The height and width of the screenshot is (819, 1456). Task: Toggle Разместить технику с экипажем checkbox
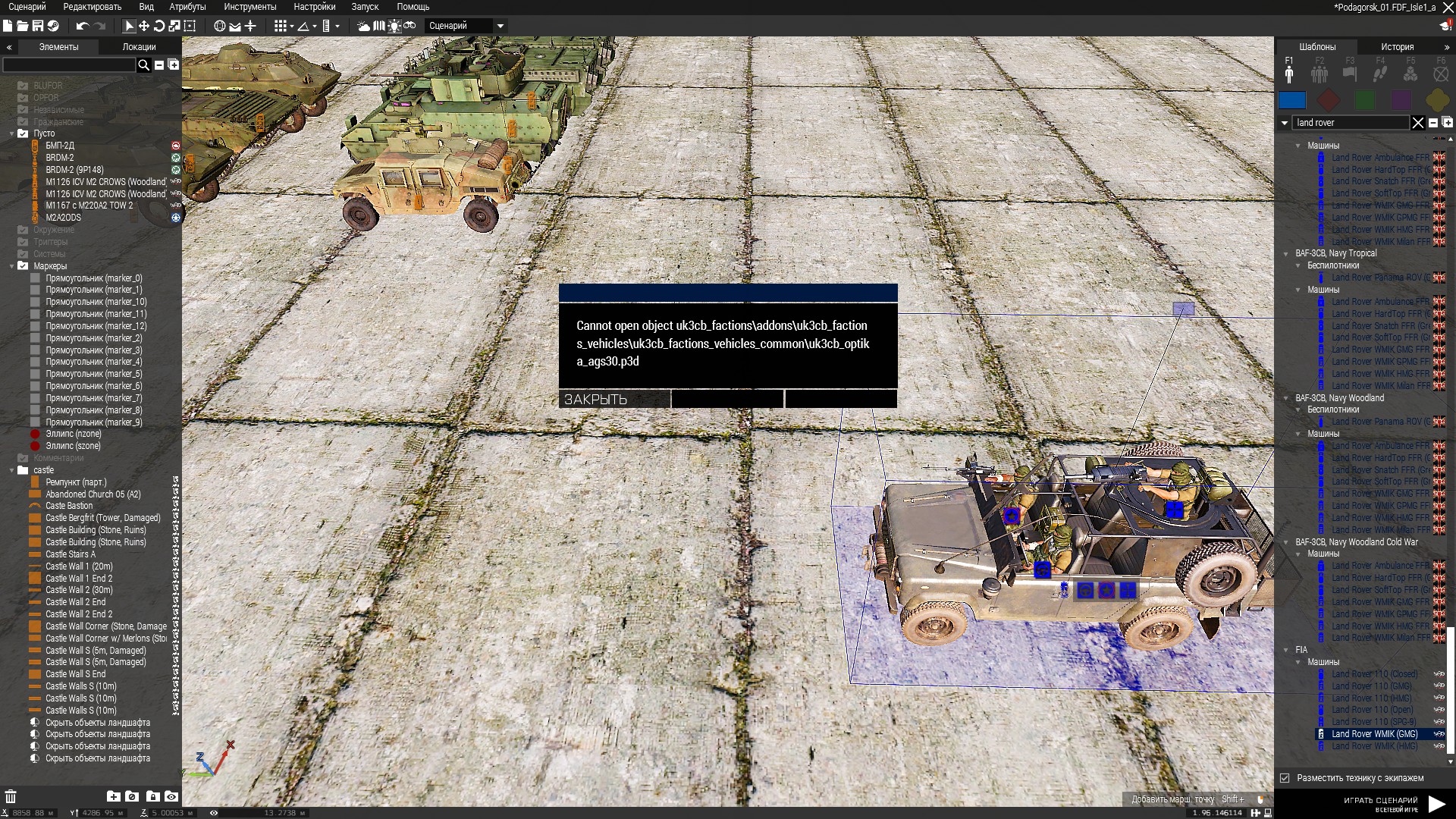1285,778
